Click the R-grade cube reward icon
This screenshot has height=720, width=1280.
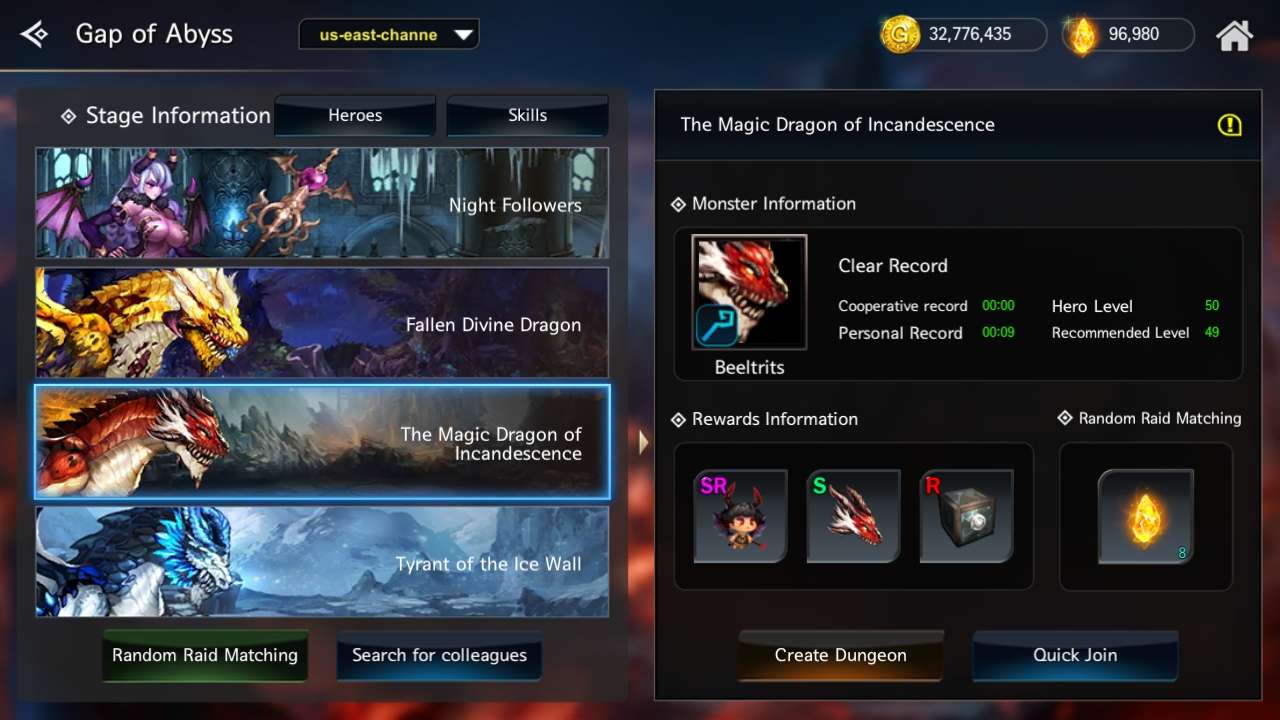click(x=966, y=516)
